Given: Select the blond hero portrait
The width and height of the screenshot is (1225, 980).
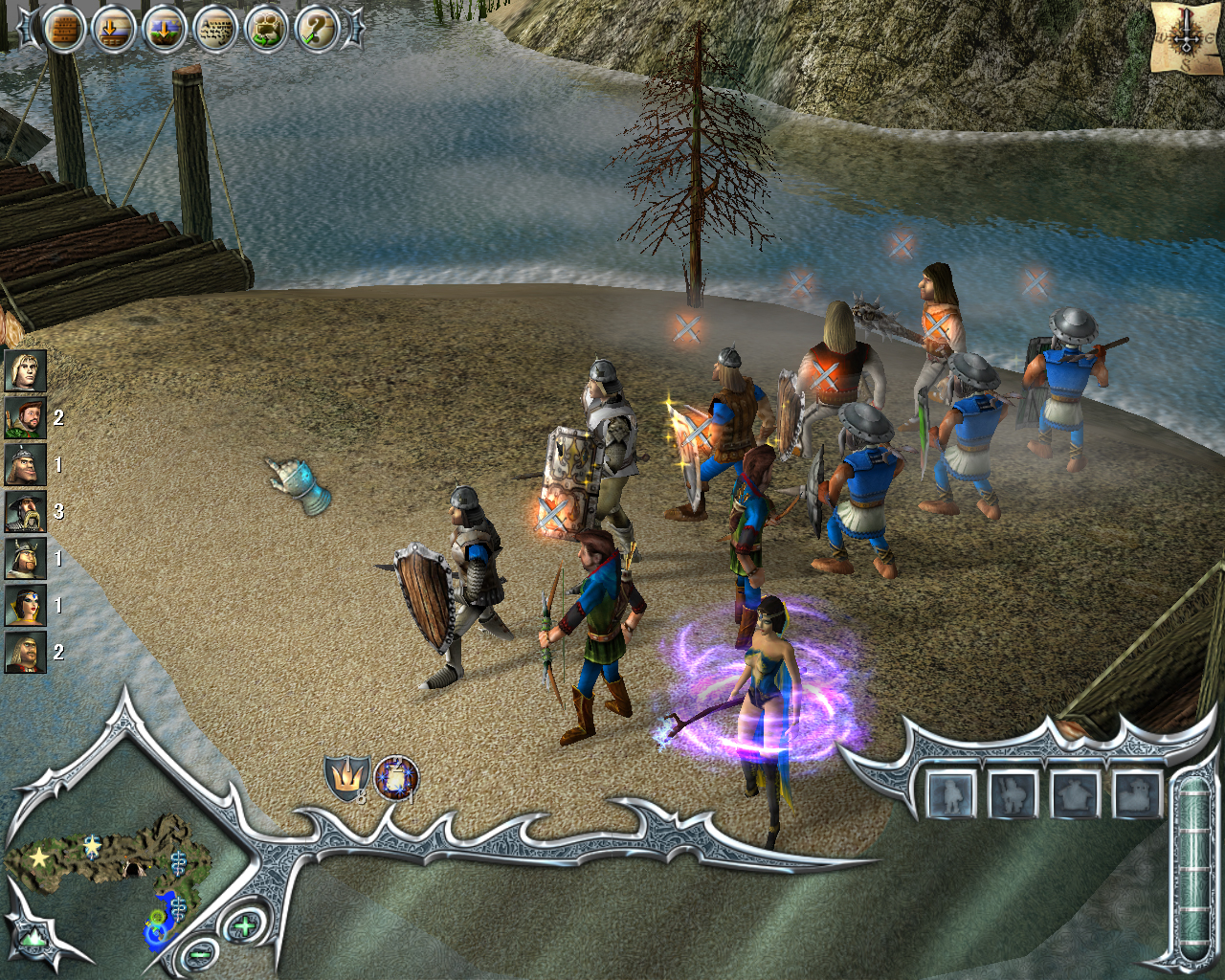Looking at the screenshot, I should click(x=25, y=370).
